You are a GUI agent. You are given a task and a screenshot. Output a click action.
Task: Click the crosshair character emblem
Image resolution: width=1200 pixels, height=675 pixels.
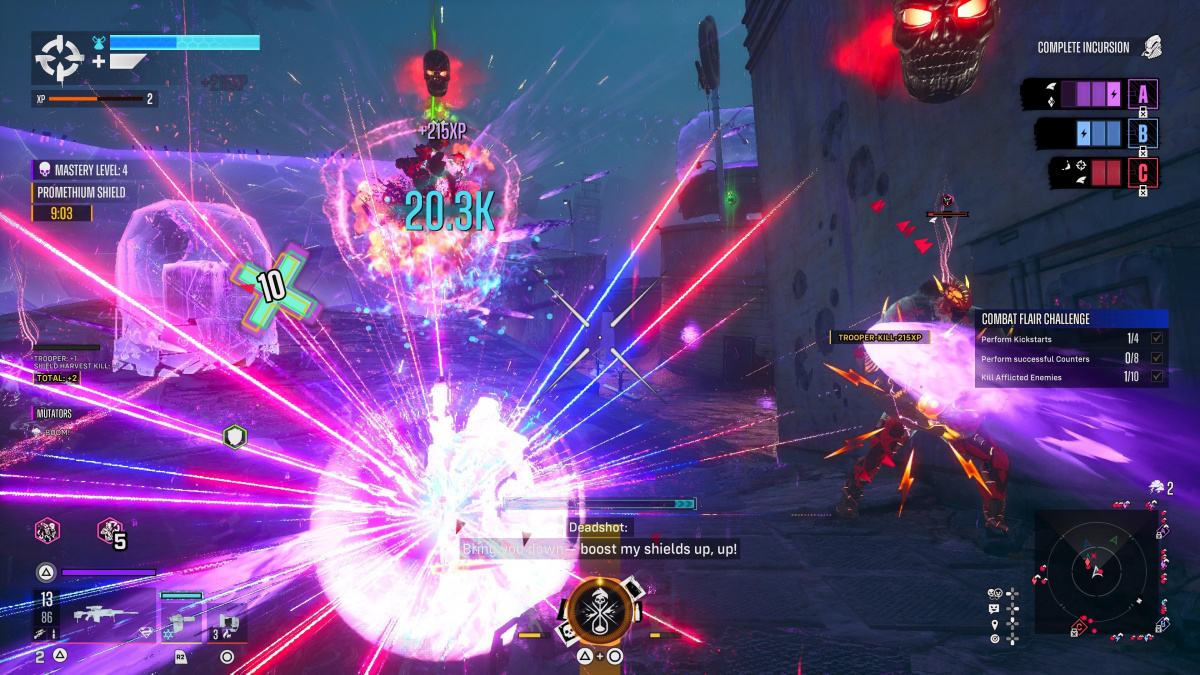(x=59, y=59)
